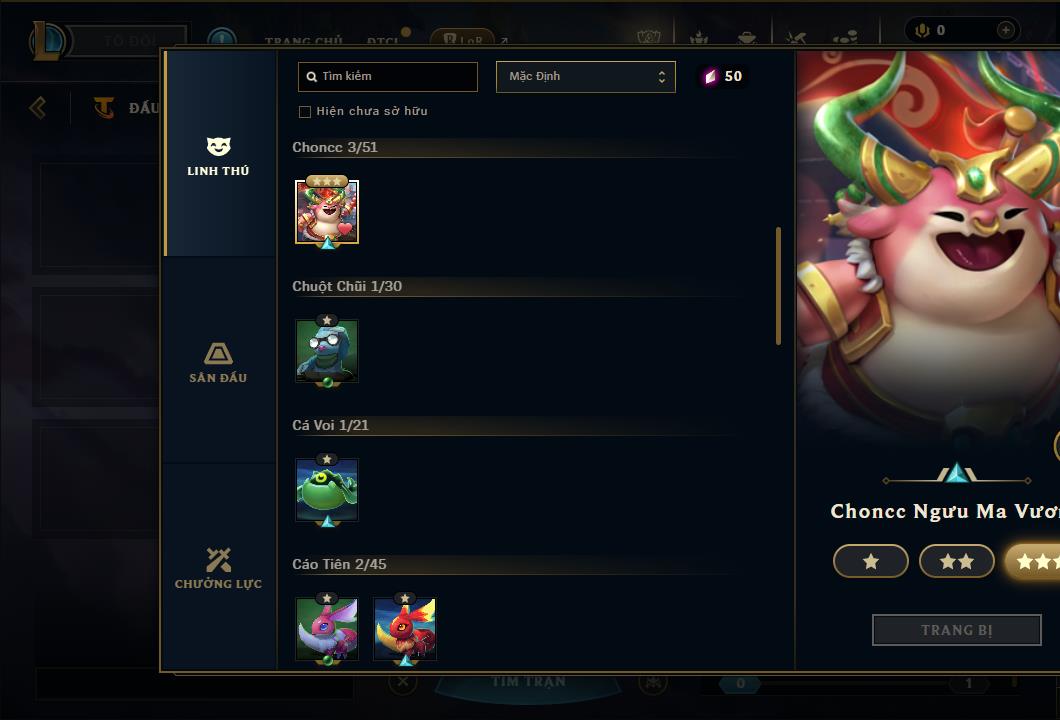Image resolution: width=1060 pixels, height=720 pixels.
Task: Toggle the Hiện chưa sở hữu checkbox
Action: [x=305, y=111]
